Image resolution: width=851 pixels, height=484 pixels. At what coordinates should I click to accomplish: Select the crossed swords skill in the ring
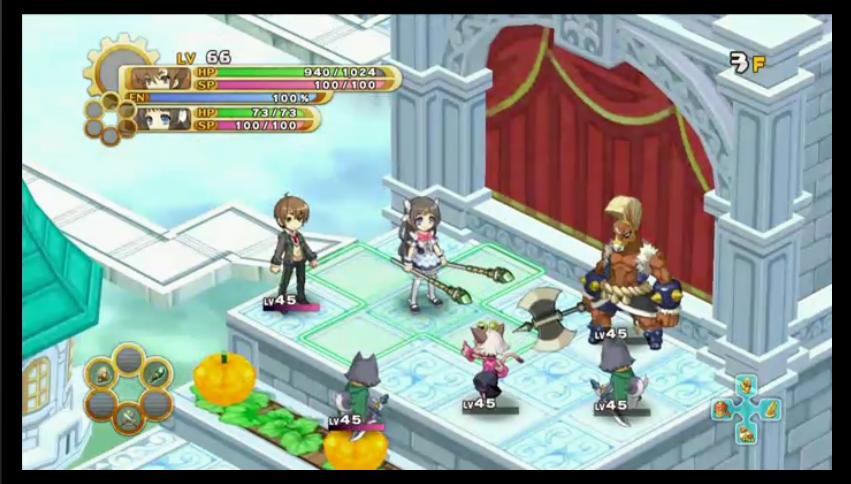(x=129, y=421)
